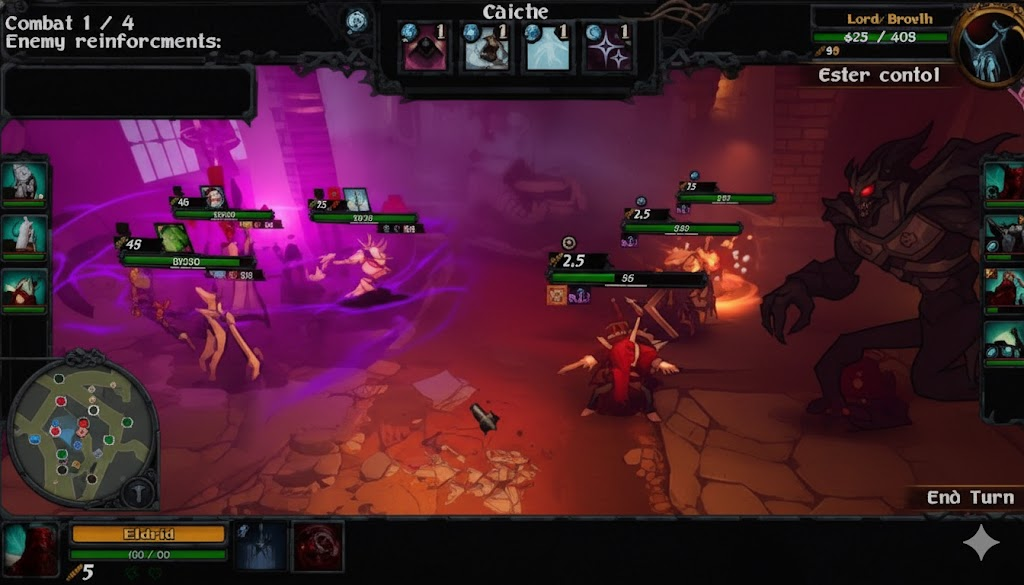Open Lord Brovlh's round portrait
Image resolution: width=1024 pixels, height=585 pixels.
click(990, 47)
